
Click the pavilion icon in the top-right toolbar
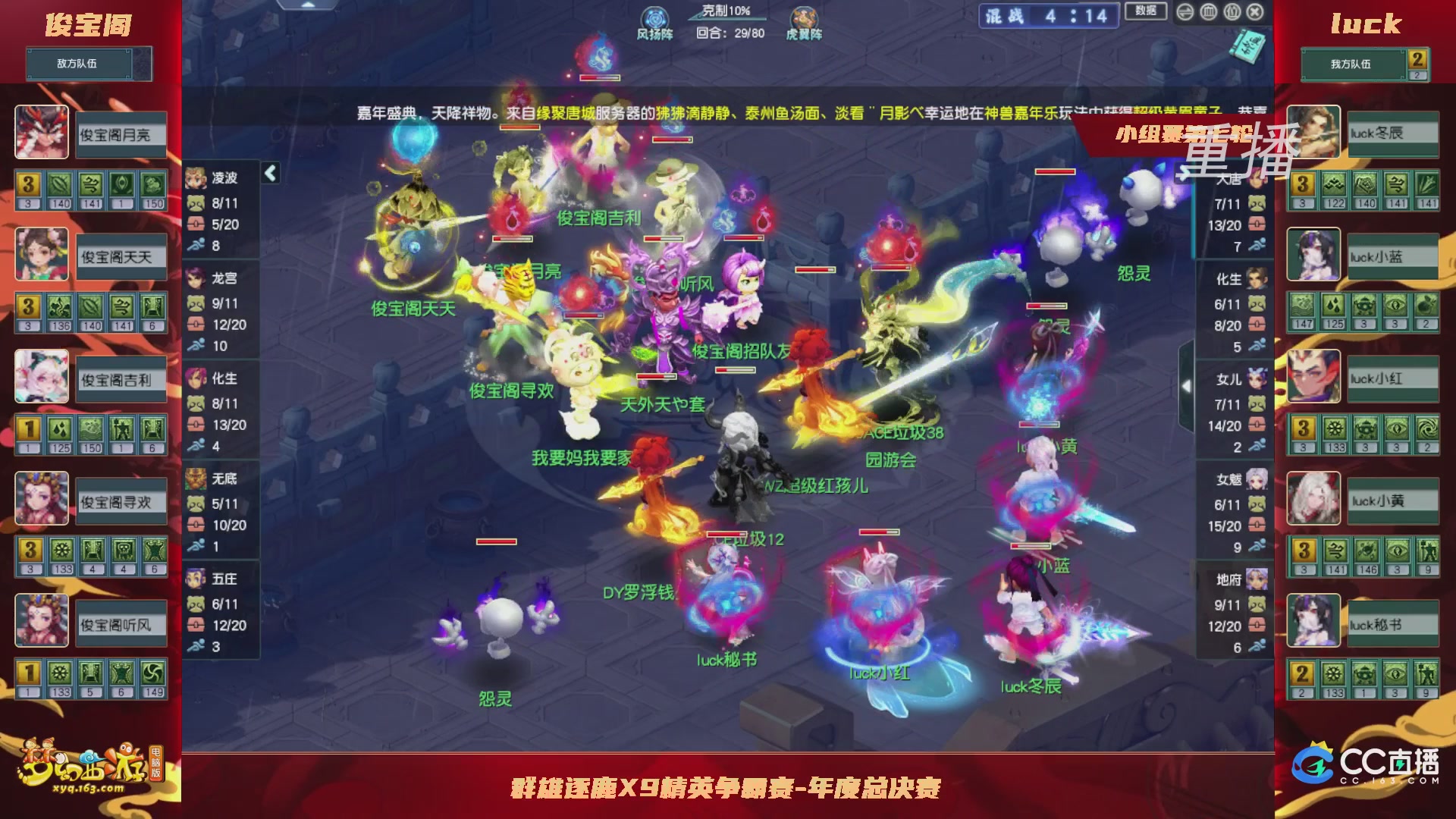pos(1209,12)
